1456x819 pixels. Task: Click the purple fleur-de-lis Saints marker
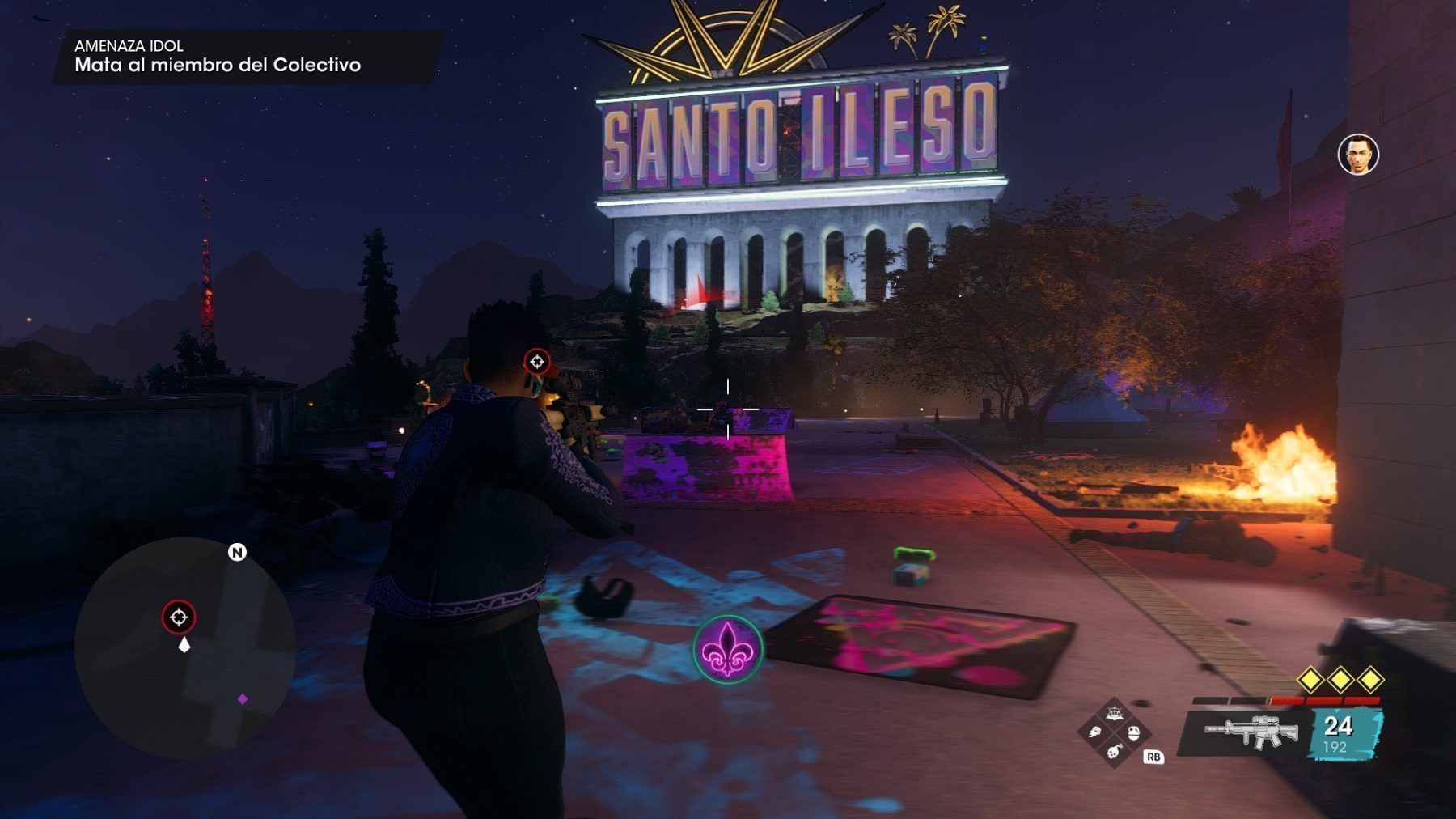click(727, 649)
